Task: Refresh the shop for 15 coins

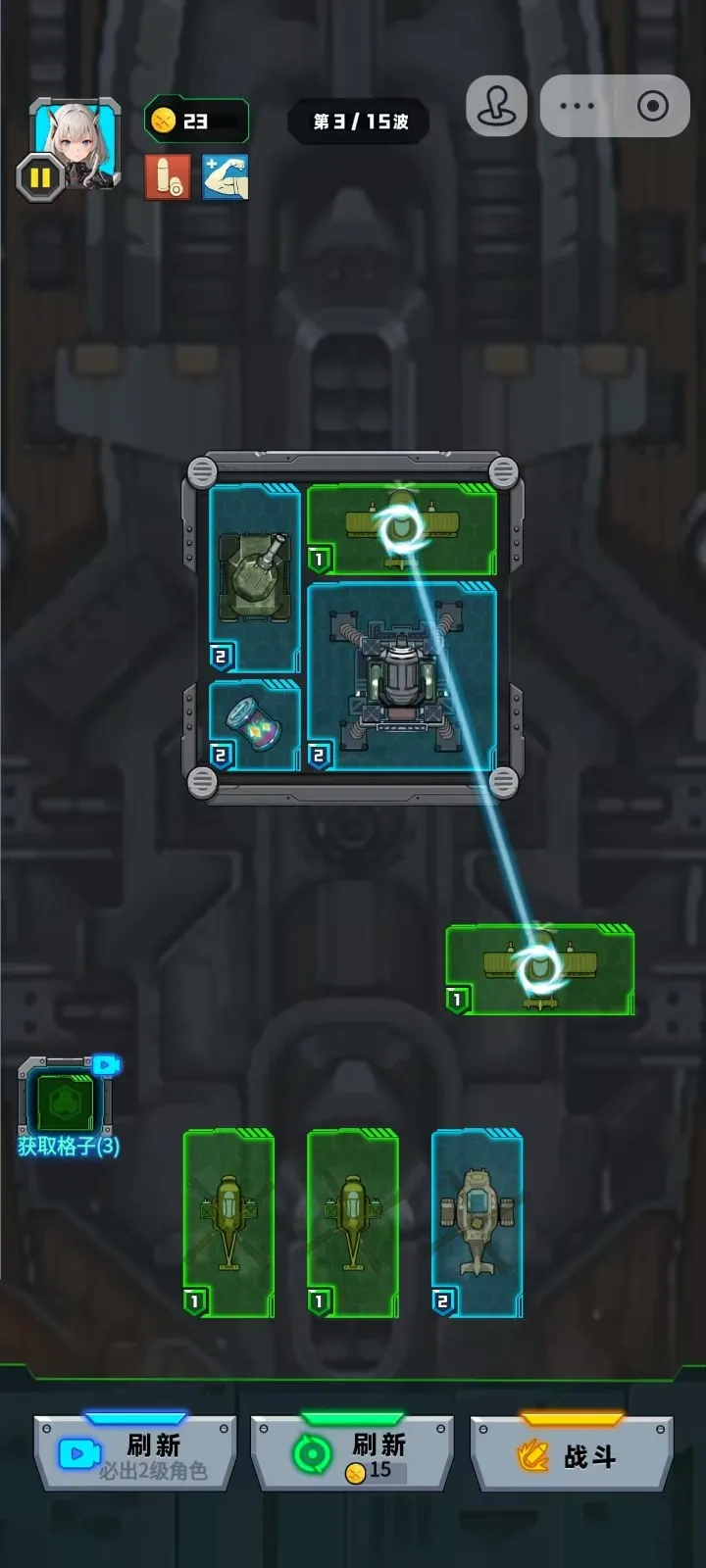Action: [x=352, y=1454]
